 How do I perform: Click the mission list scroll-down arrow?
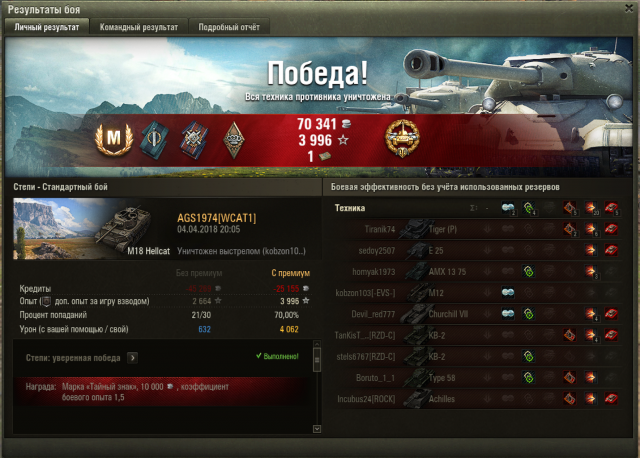(x=318, y=428)
